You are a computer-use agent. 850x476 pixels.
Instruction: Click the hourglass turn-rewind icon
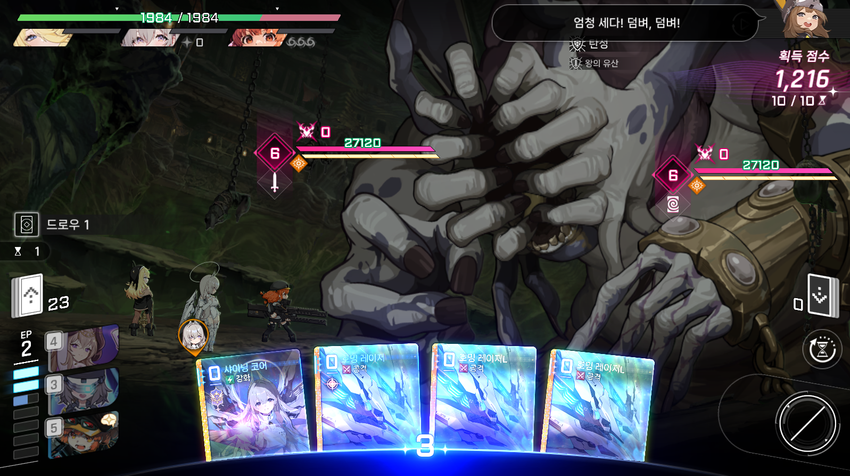(819, 349)
